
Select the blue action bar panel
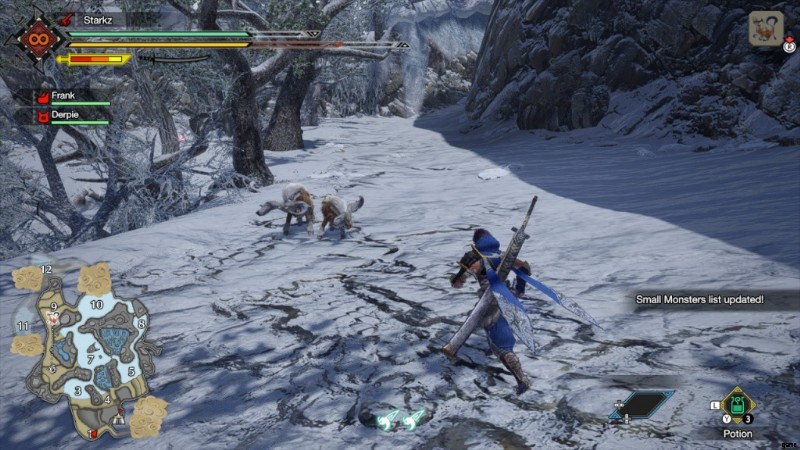coord(643,404)
